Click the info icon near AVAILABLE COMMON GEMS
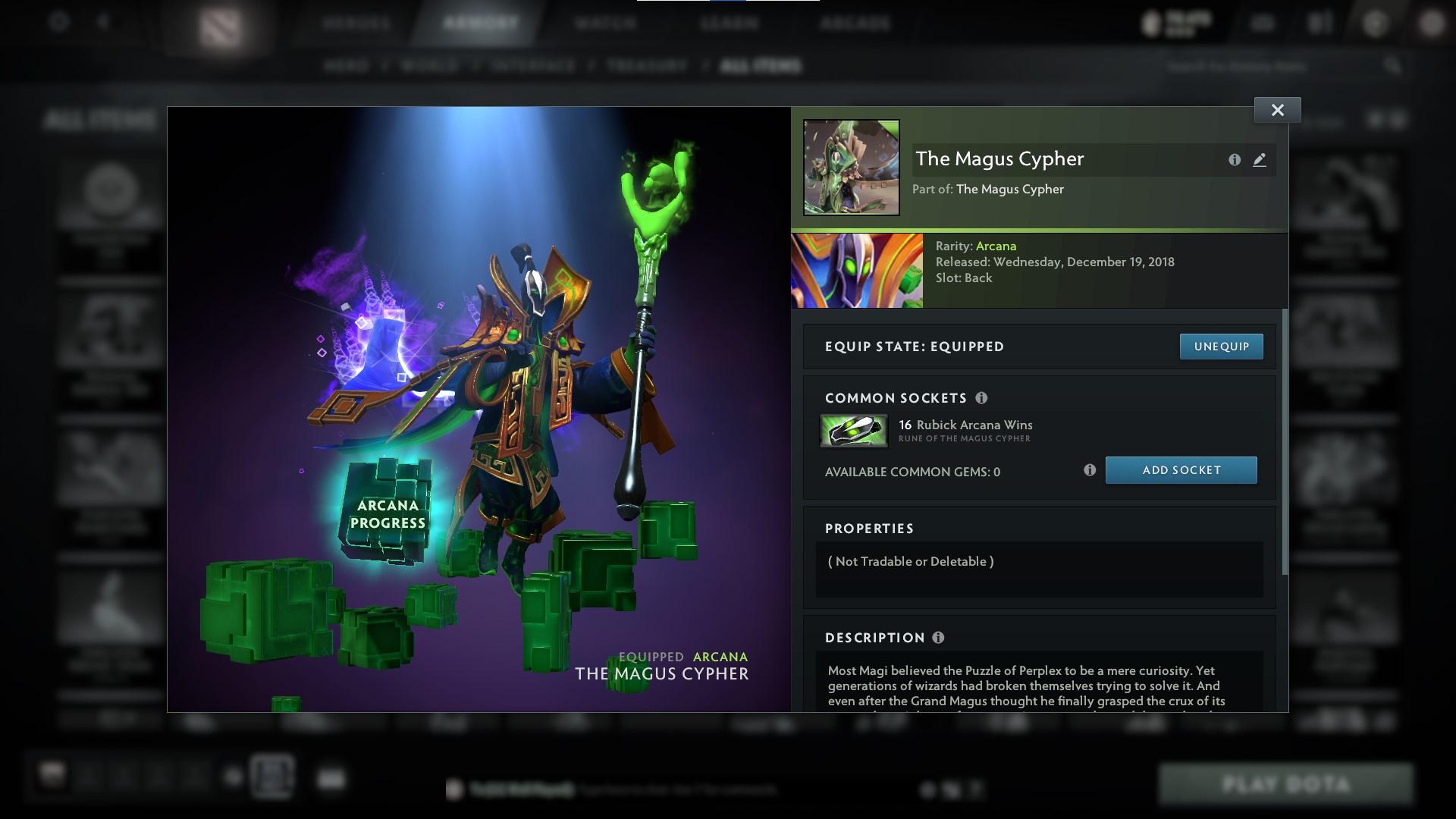The width and height of the screenshot is (1456, 819). [x=1090, y=470]
